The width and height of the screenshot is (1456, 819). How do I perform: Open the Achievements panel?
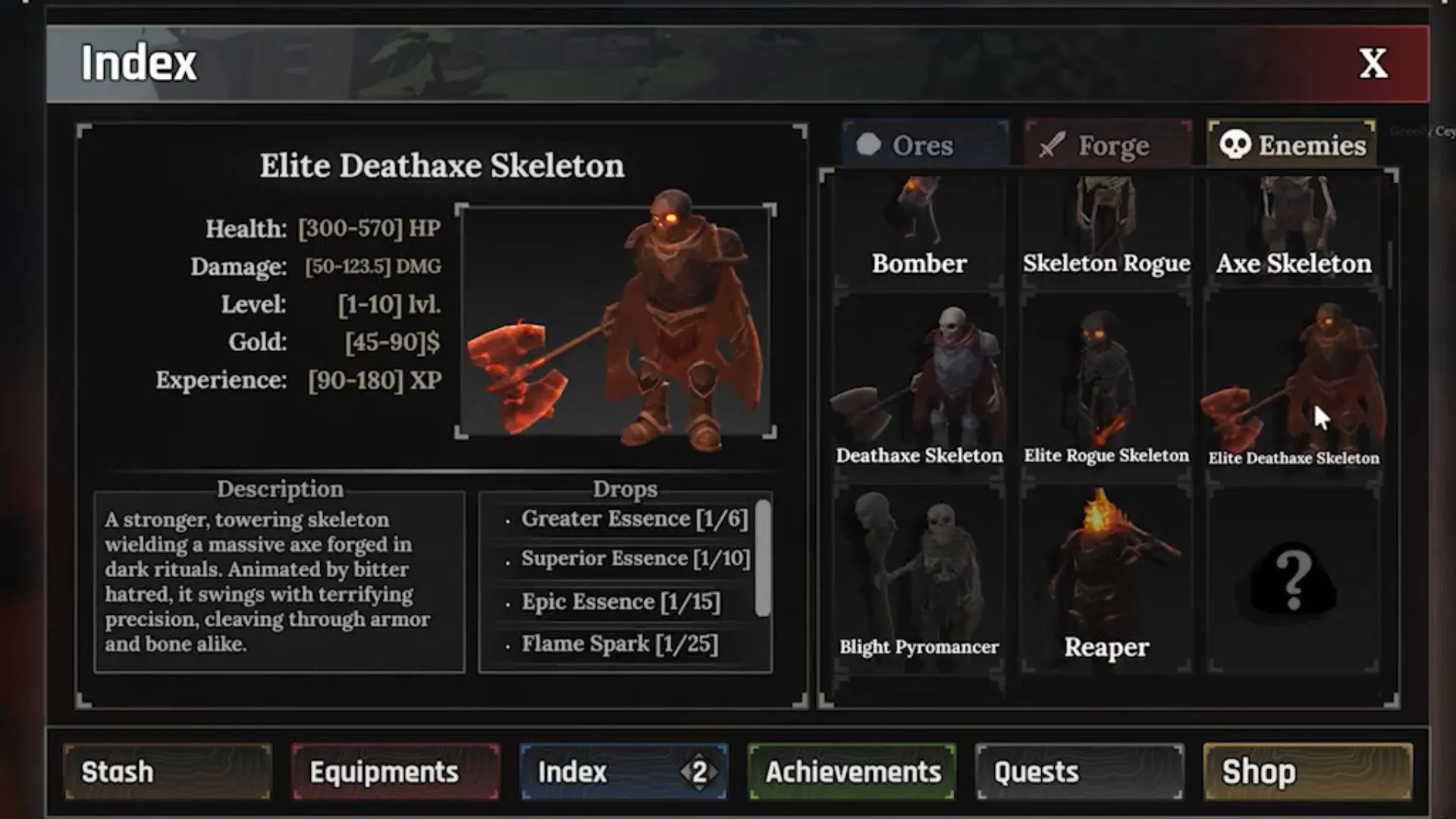click(x=851, y=771)
